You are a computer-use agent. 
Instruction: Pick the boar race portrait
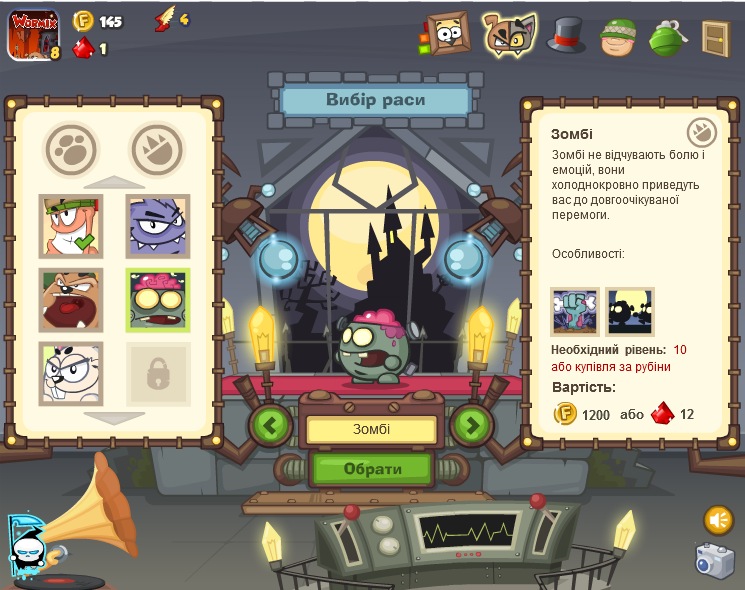tap(70, 300)
